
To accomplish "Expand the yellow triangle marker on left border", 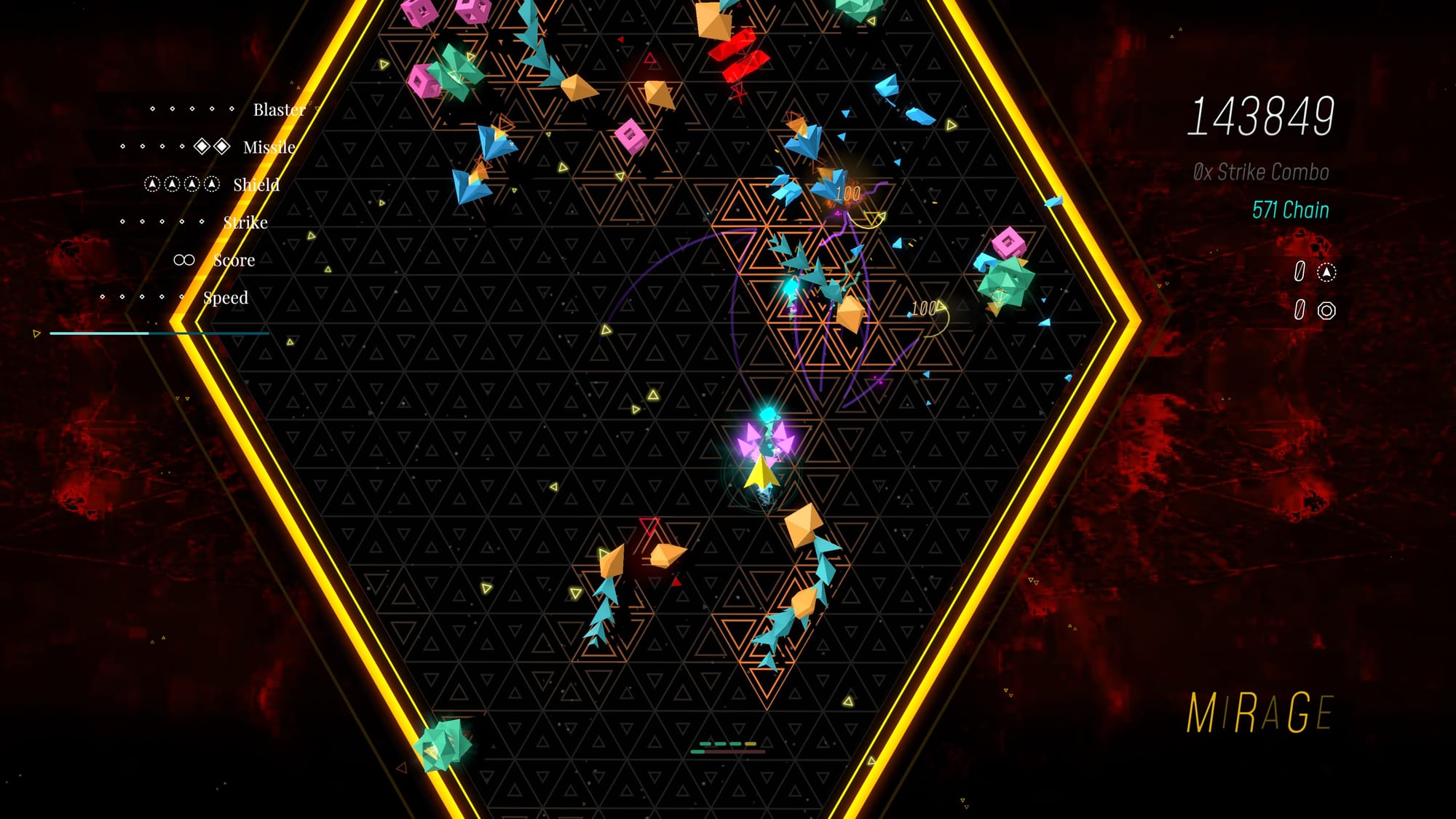I will [x=35, y=333].
